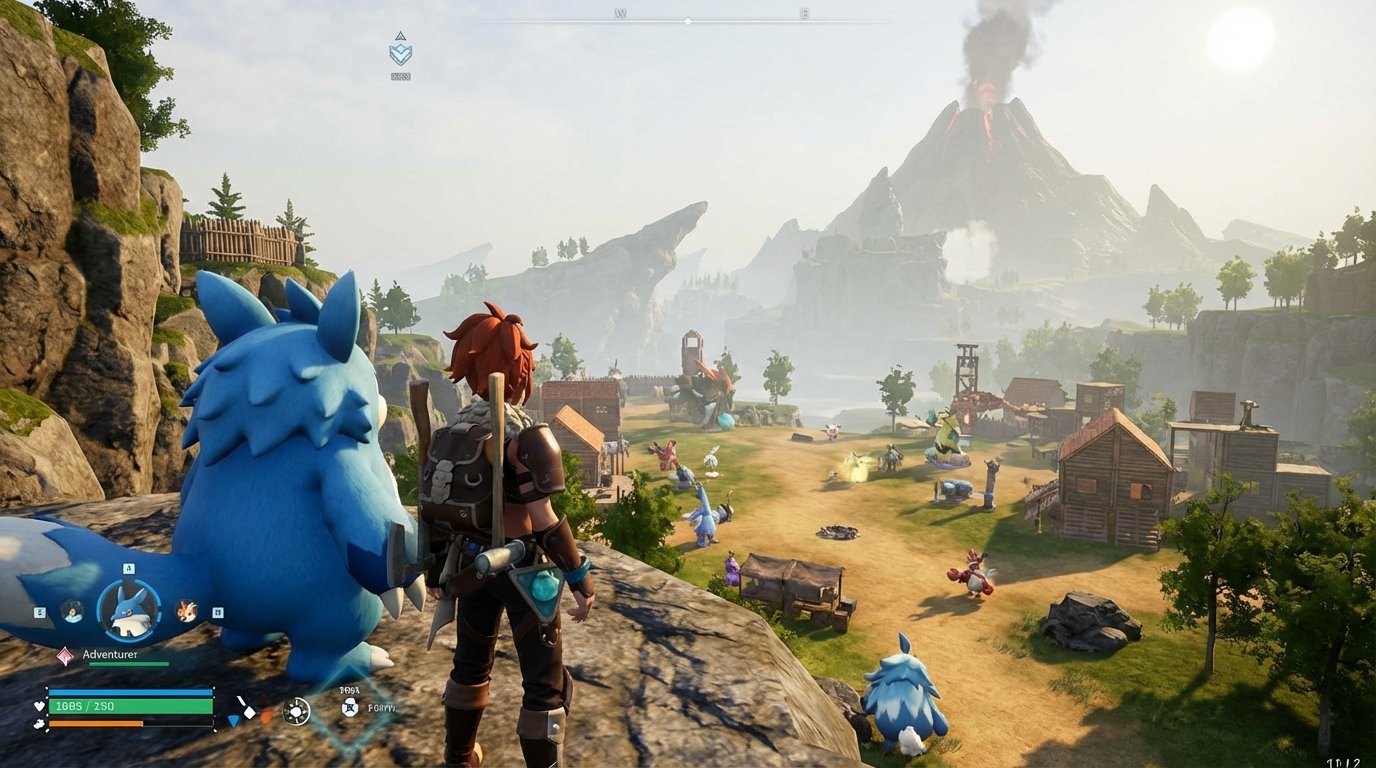This screenshot has width=1376, height=768.
Task: Click the key prompt above the Pal party circle
Action: pos(128,568)
